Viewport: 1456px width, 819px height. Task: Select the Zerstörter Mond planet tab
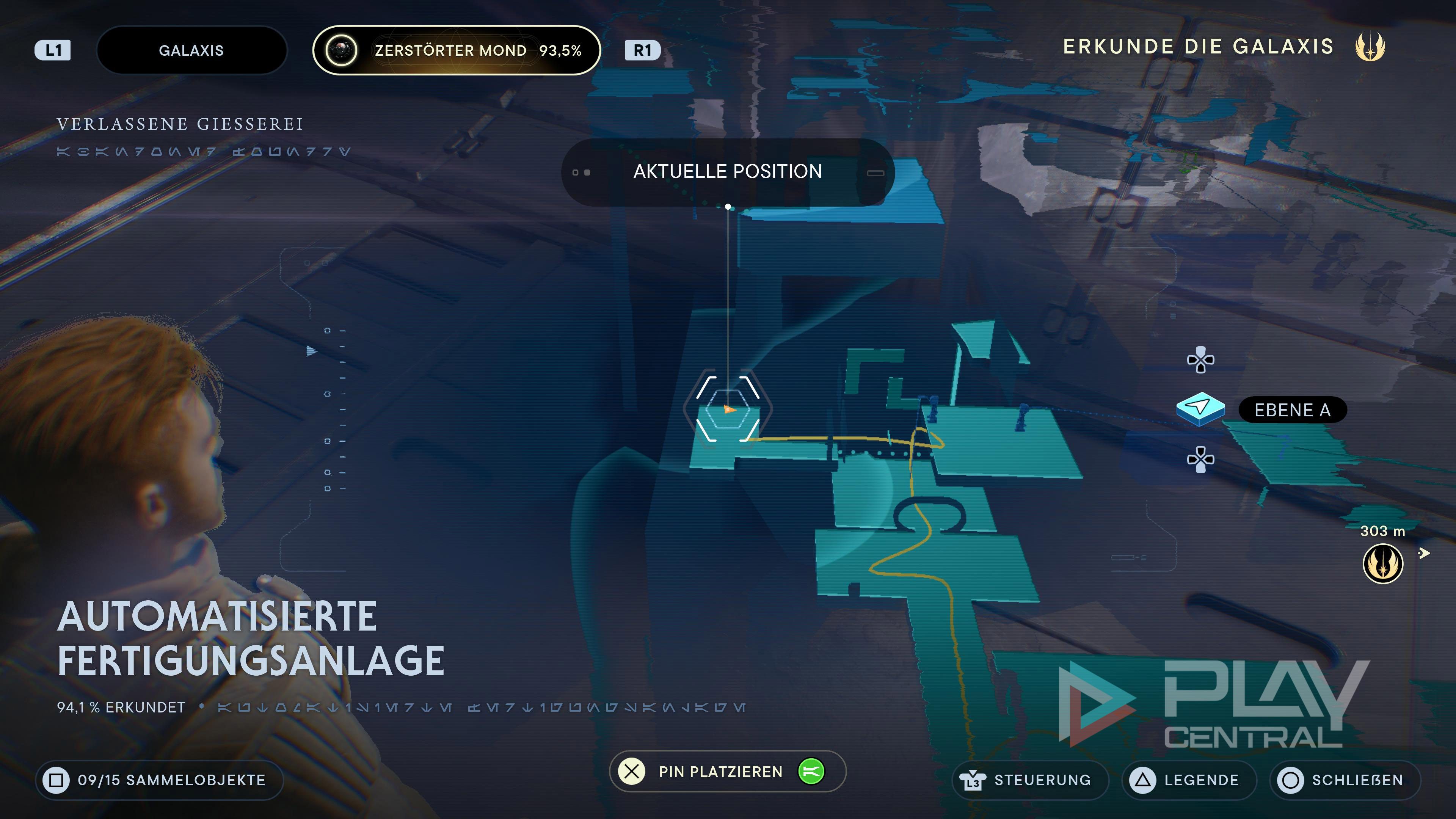(456, 50)
